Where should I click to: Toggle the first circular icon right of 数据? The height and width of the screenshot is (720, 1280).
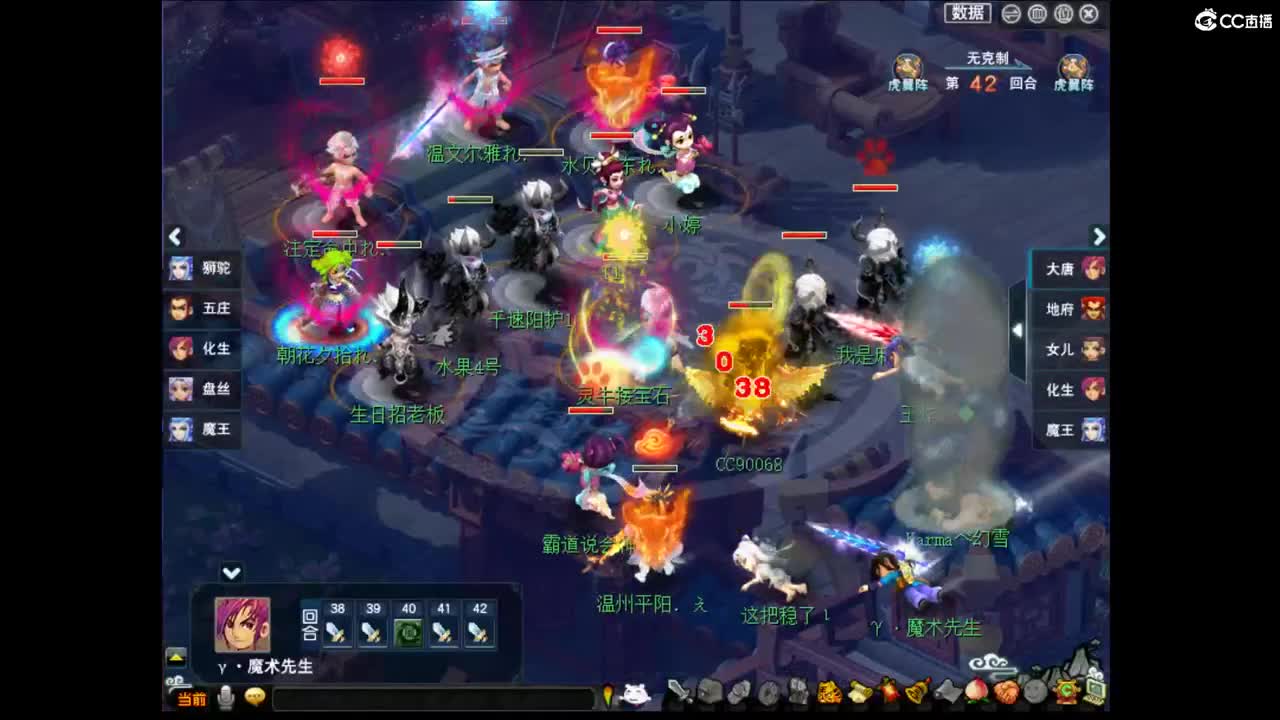point(1010,13)
